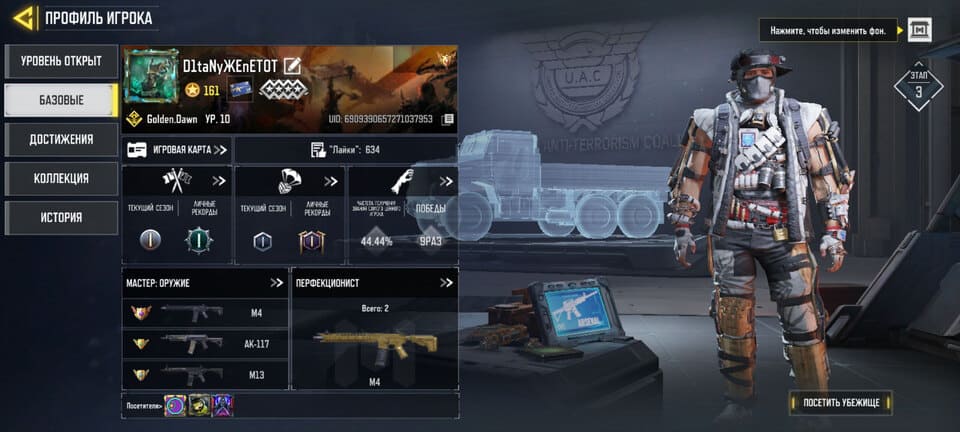This screenshot has height=432, width=960.
Task: Click the change background image icon
Action: [919, 30]
